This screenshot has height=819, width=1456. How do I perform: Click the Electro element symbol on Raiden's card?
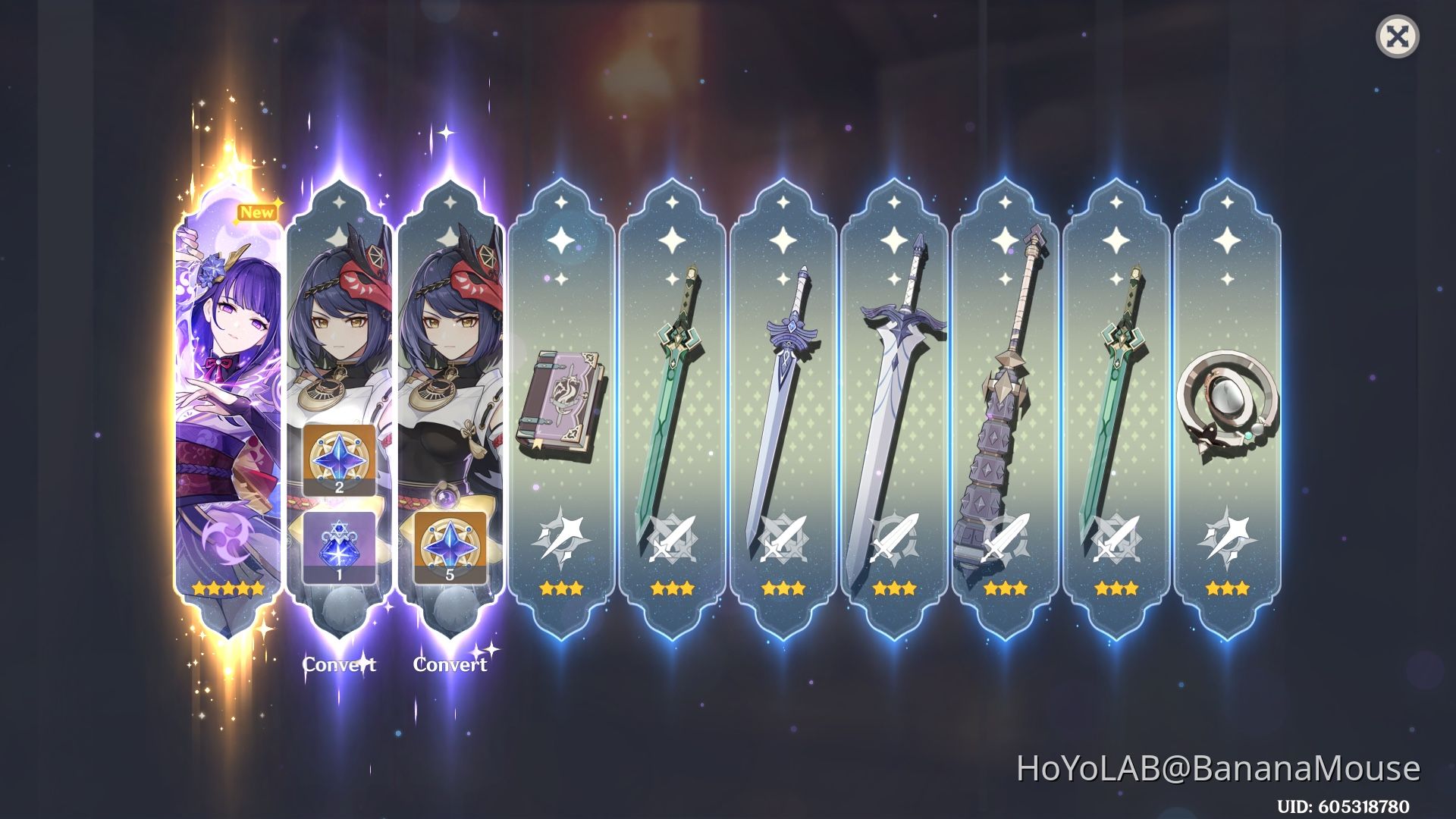[225, 535]
